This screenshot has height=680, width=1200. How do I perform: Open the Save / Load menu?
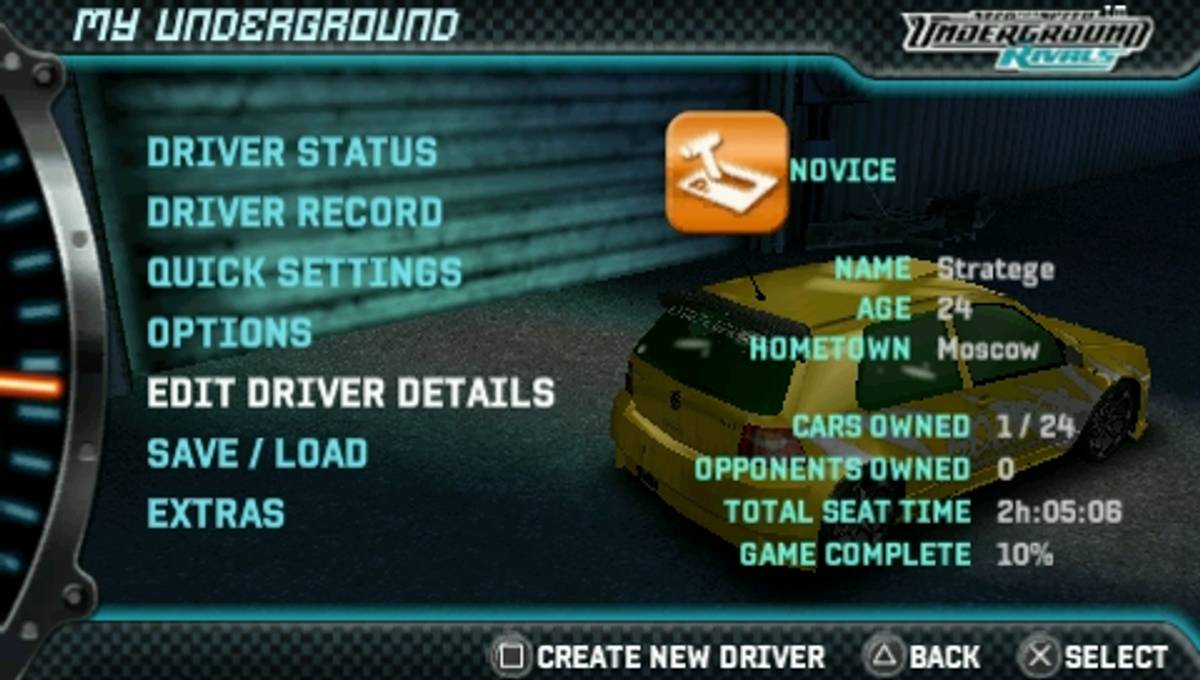coord(257,453)
